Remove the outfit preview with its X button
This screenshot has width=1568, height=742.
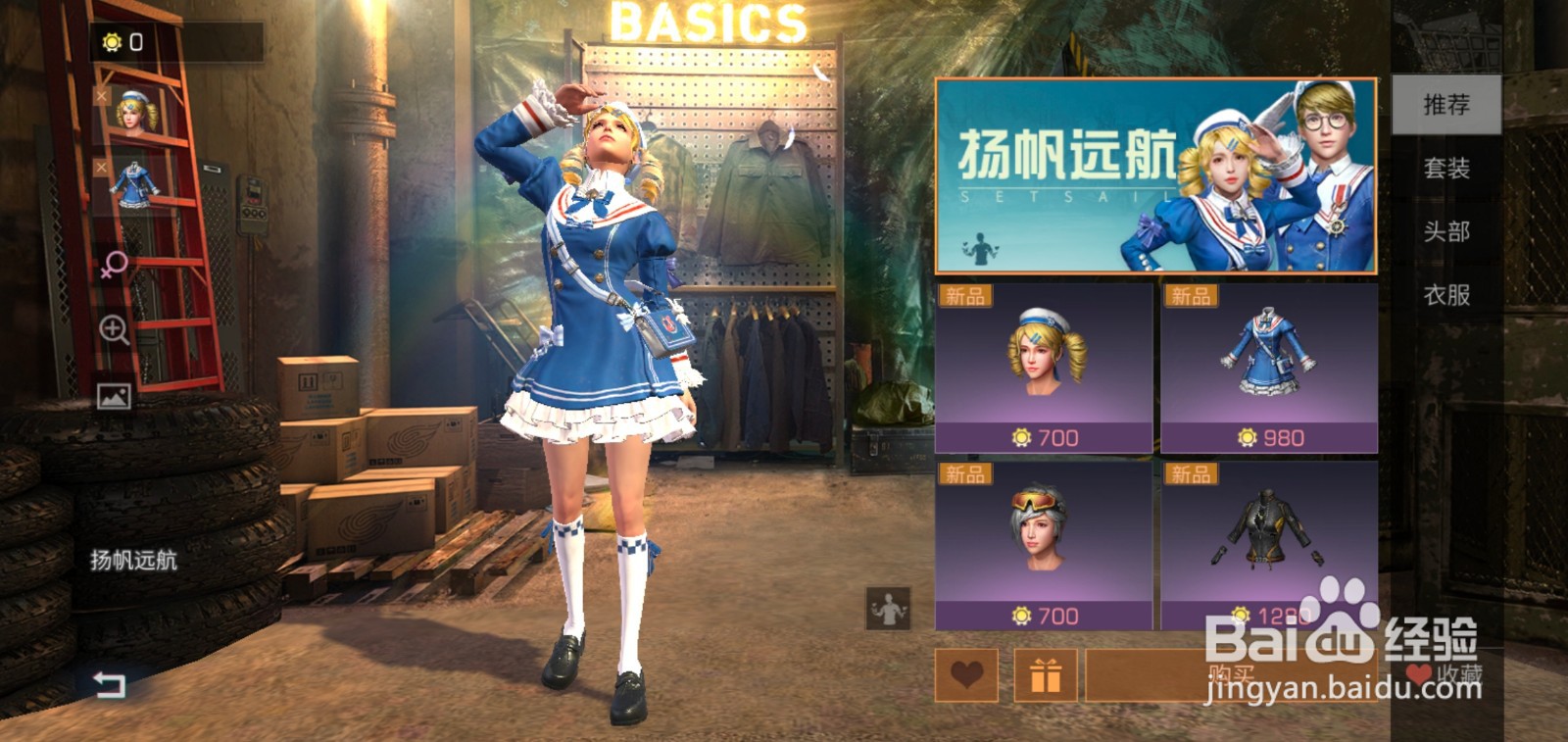click(101, 165)
